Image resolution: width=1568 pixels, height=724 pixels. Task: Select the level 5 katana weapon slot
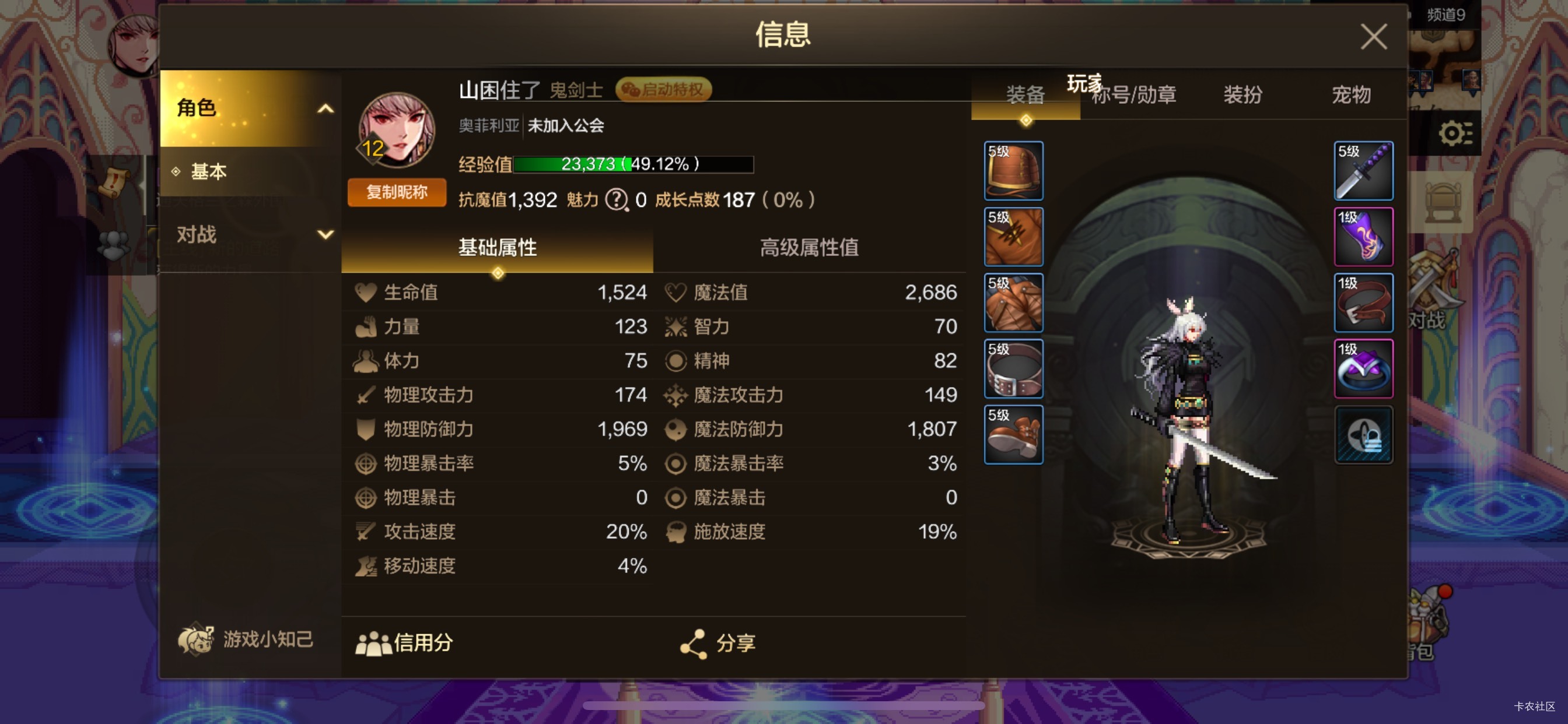(1363, 171)
